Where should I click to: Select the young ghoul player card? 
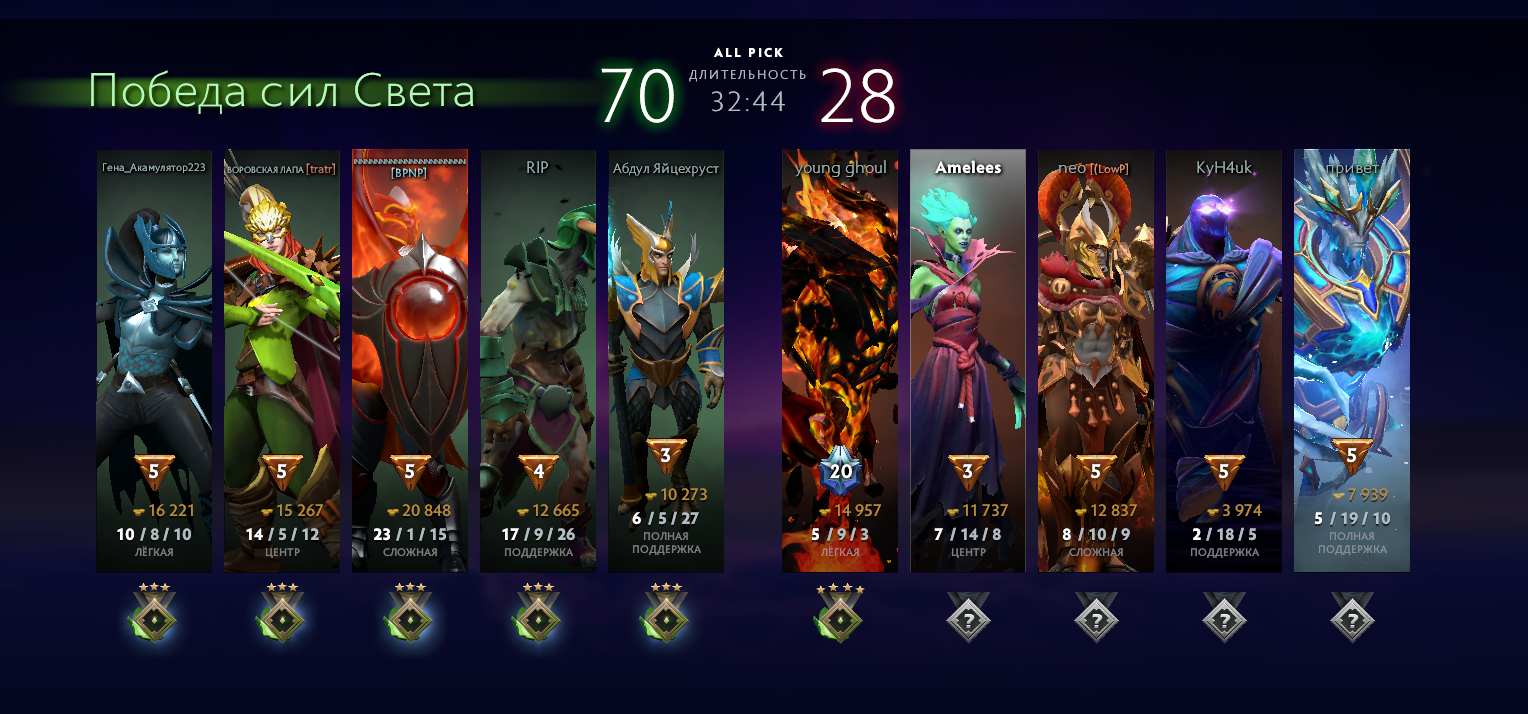click(840, 360)
